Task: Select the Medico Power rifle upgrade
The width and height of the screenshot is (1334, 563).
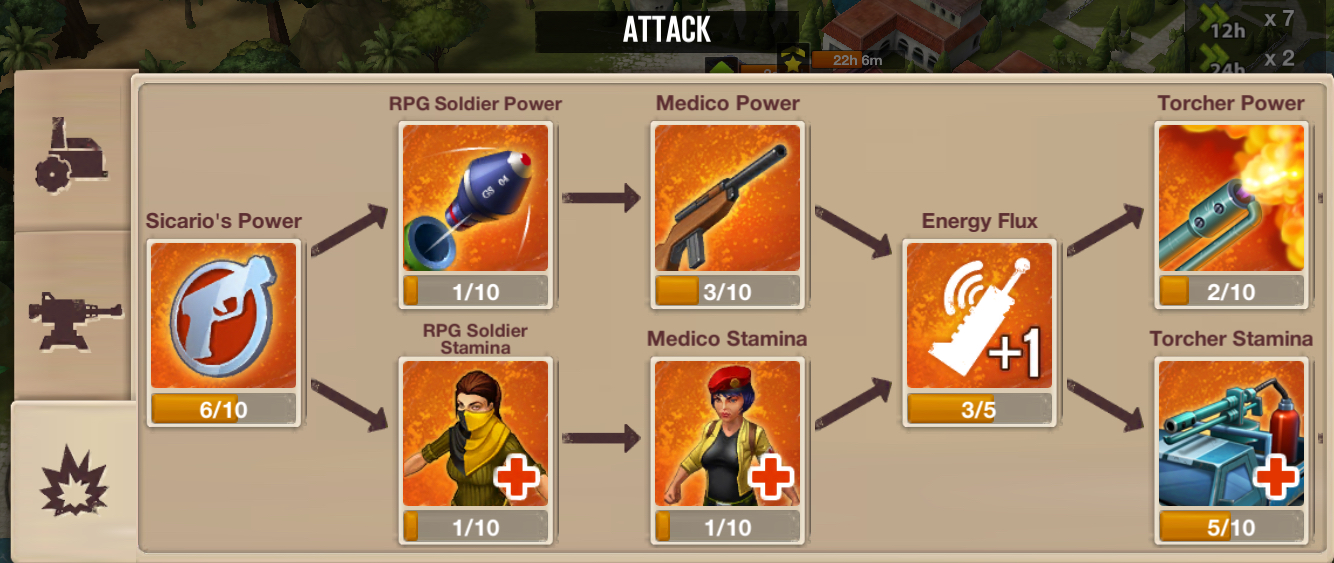Action: point(727,198)
